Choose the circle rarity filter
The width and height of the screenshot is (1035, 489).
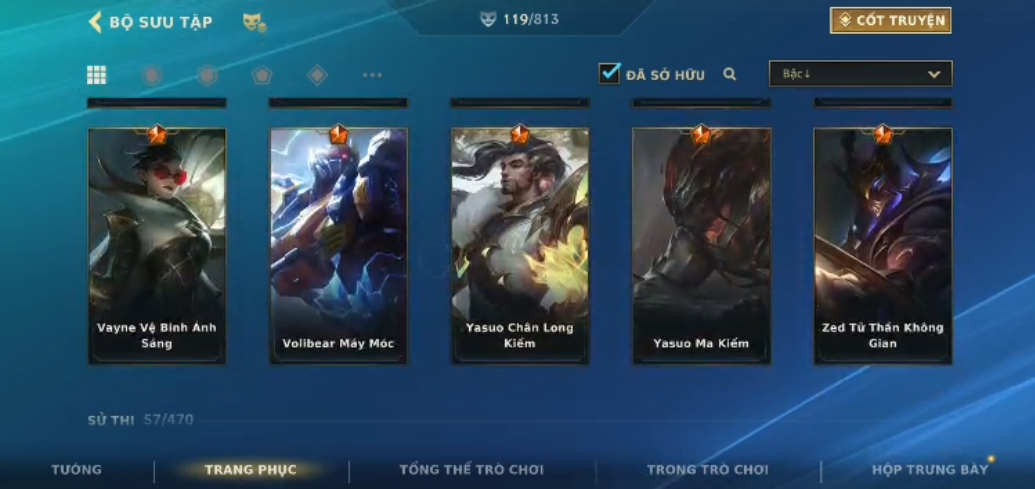click(152, 75)
